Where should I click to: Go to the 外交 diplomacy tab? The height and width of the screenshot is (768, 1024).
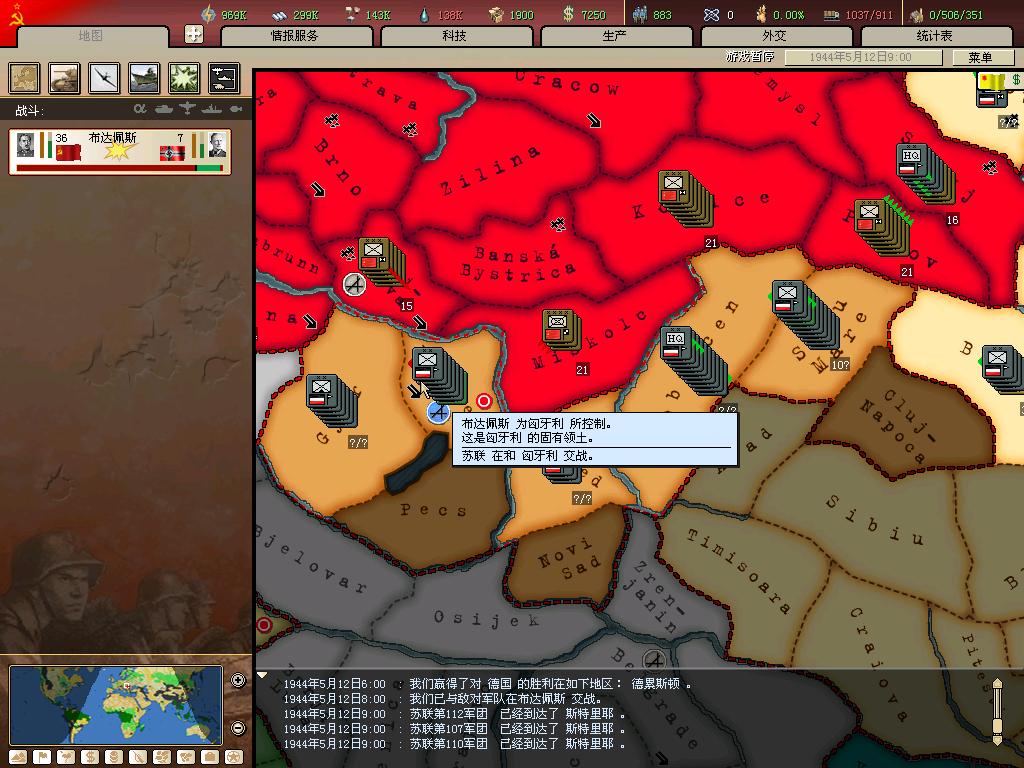click(x=775, y=36)
